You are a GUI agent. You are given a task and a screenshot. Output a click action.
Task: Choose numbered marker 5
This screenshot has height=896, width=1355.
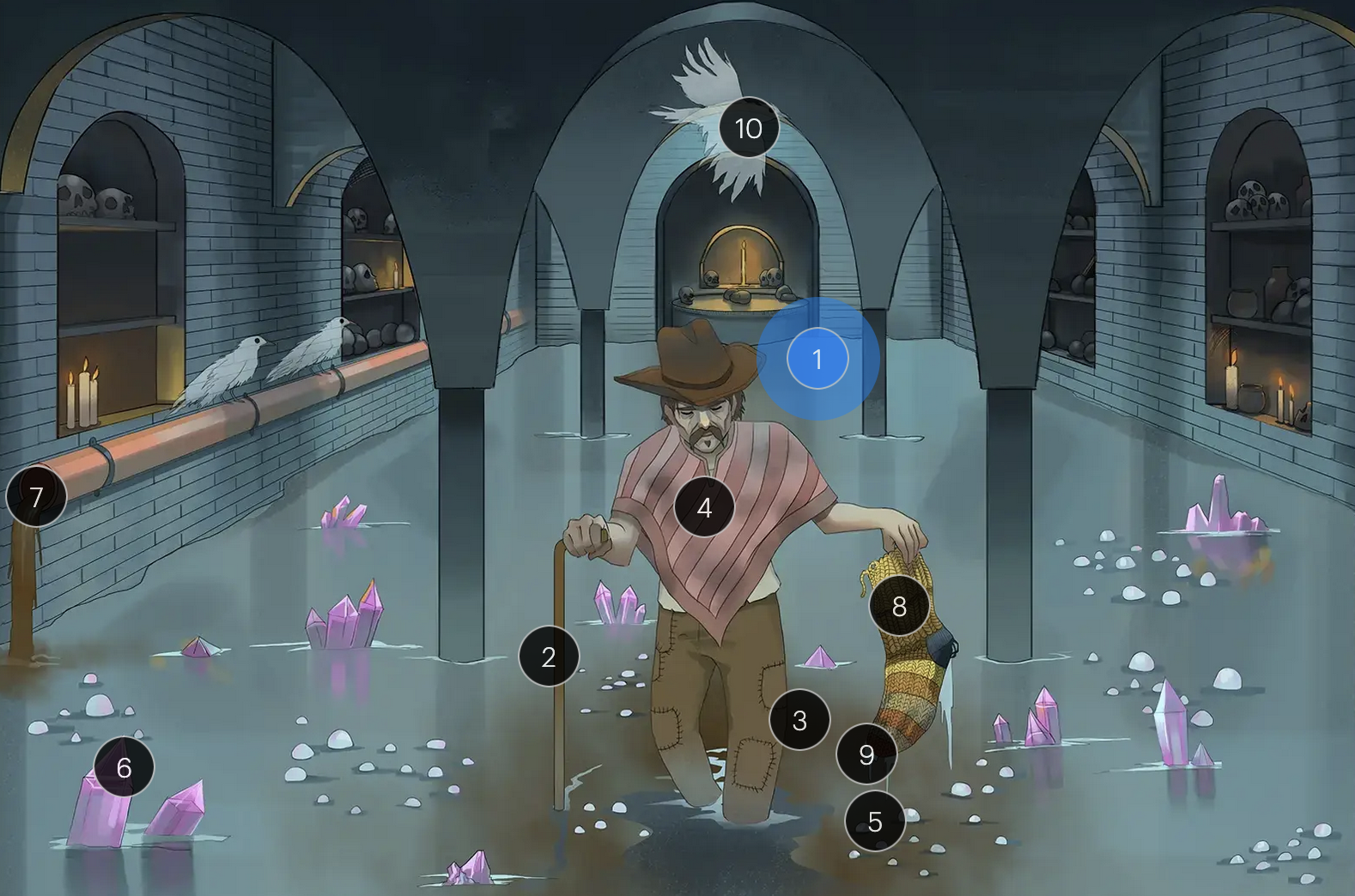875,821
